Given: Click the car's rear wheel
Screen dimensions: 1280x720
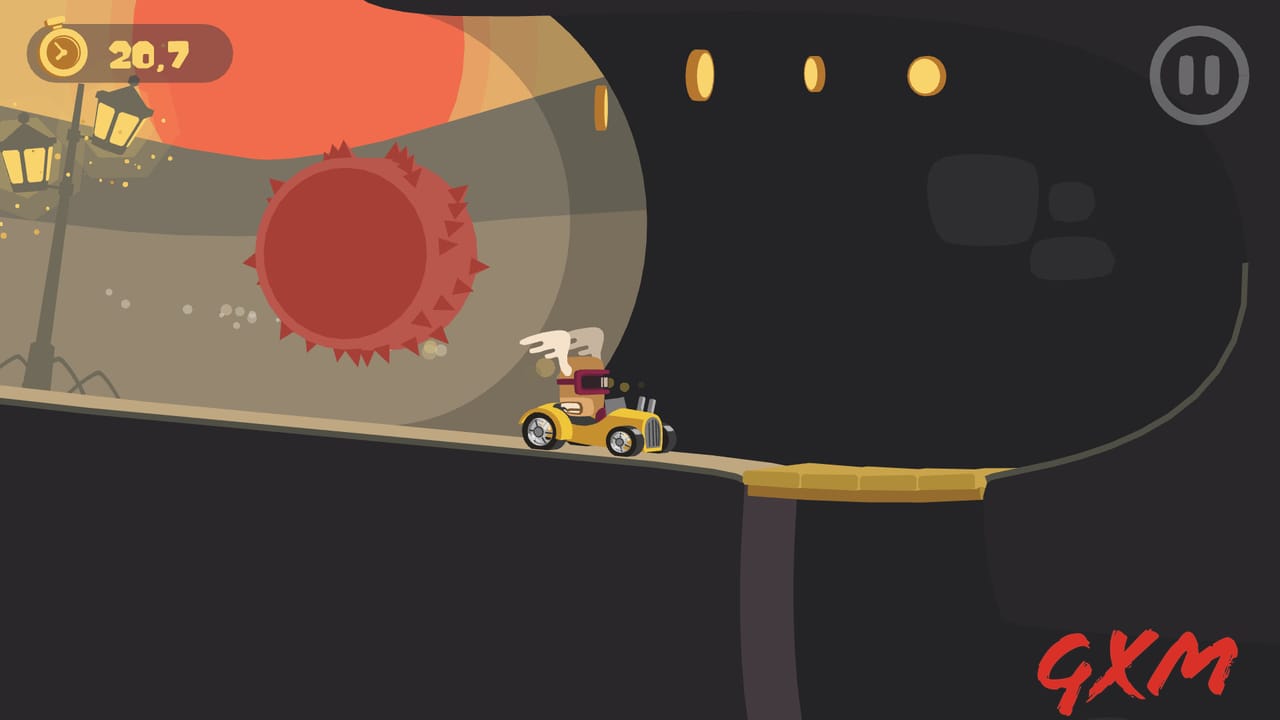Looking at the screenshot, I should [540, 432].
